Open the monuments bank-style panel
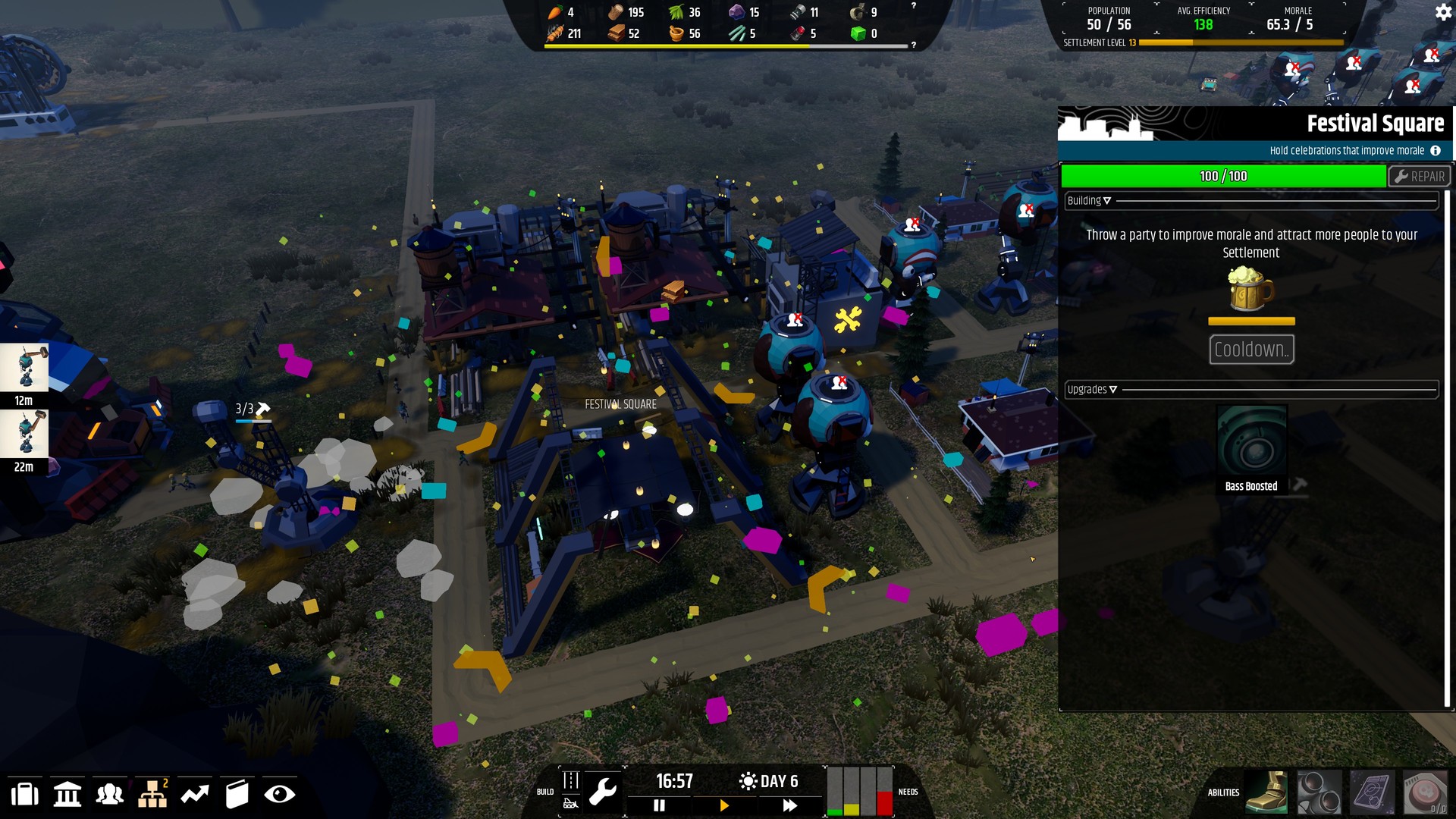The image size is (1456, 819). [67, 793]
